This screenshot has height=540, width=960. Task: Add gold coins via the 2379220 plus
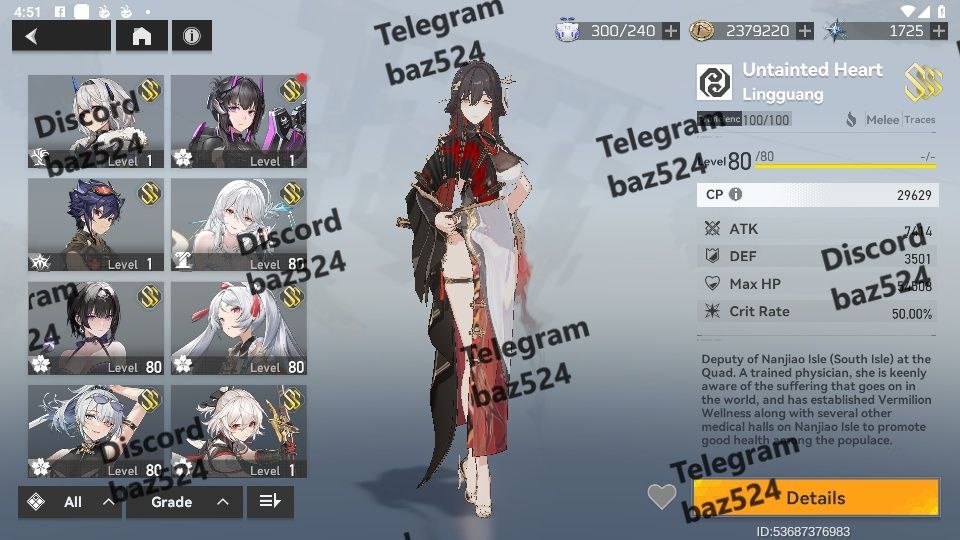805,31
